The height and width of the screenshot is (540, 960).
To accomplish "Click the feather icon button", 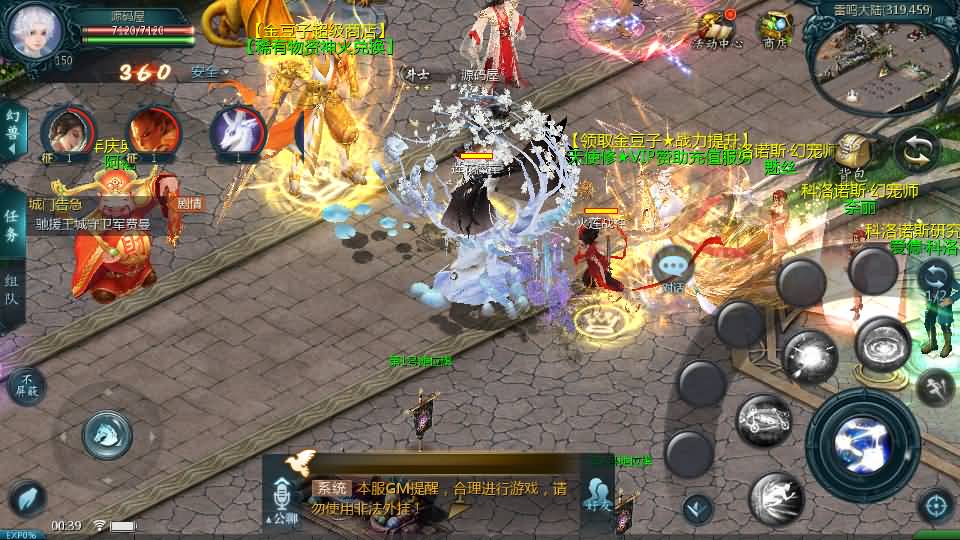I will (27, 499).
